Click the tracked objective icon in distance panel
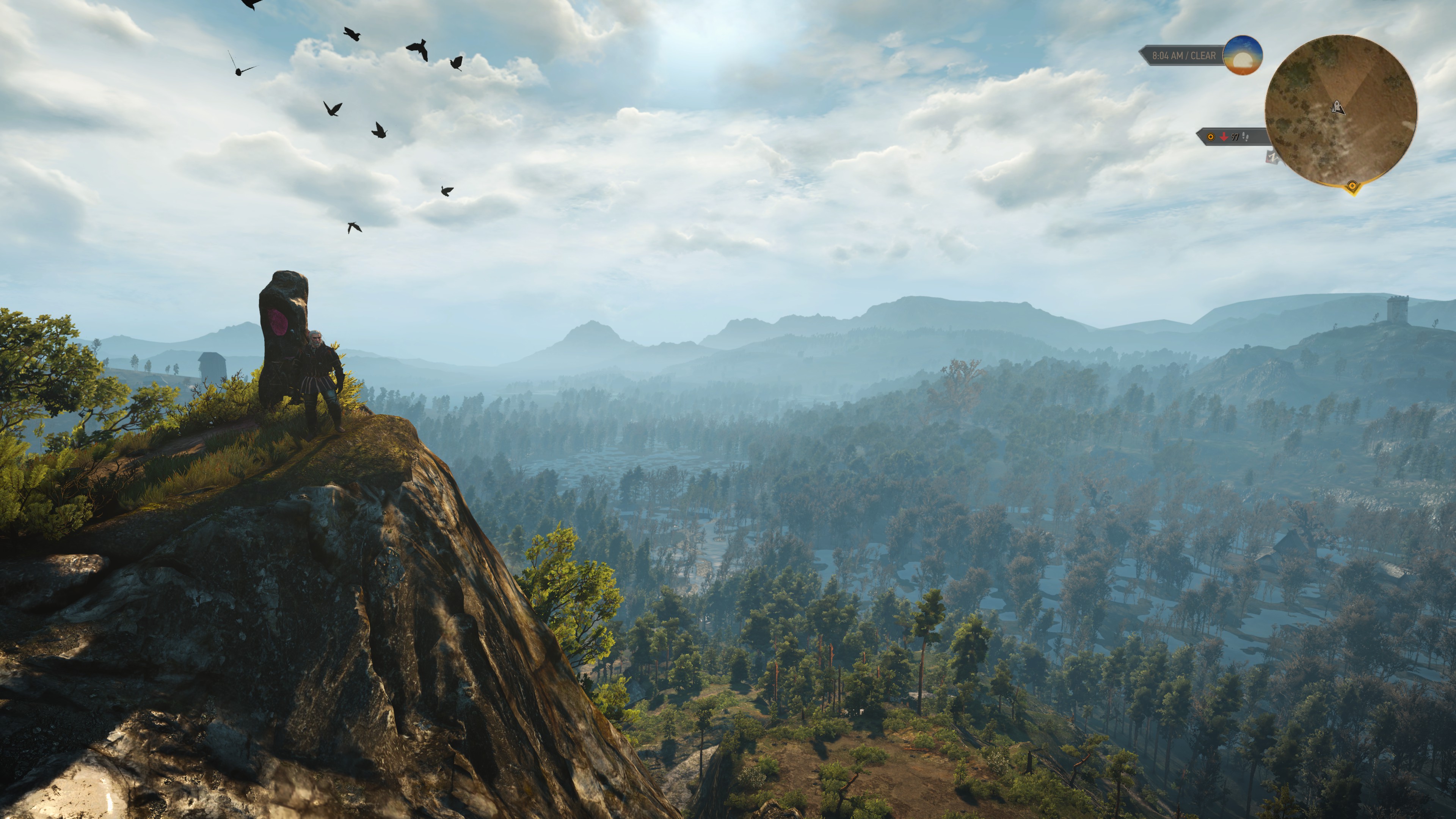This screenshot has height=819, width=1456. point(1211,137)
